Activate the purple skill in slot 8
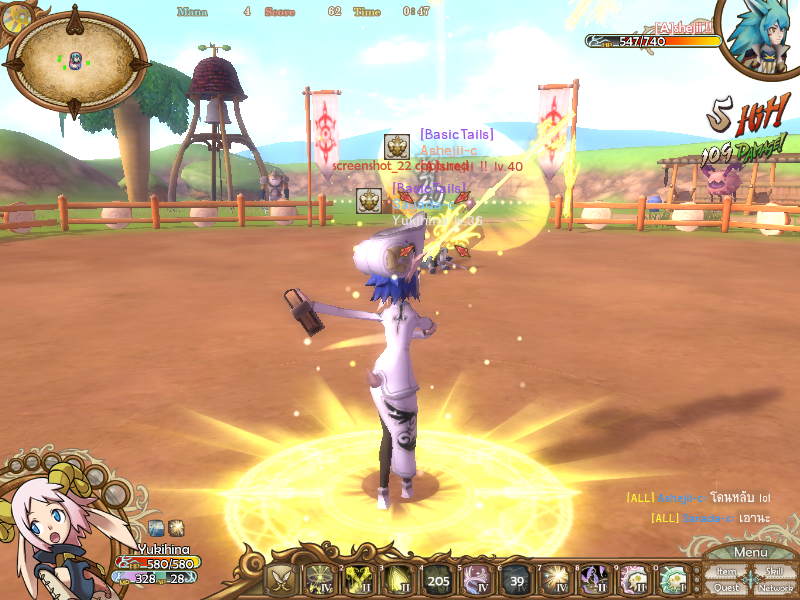The image size is (800, 600). click(x=594, y=579)
